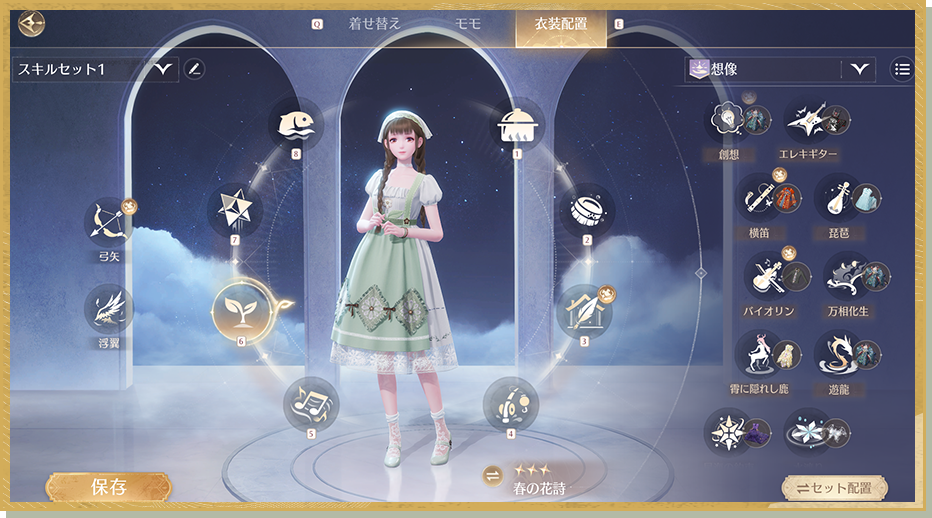This screenshot has height=518, width=932.
Task: Choose the cooking pot skill slot 1
Action: (518, 124)
